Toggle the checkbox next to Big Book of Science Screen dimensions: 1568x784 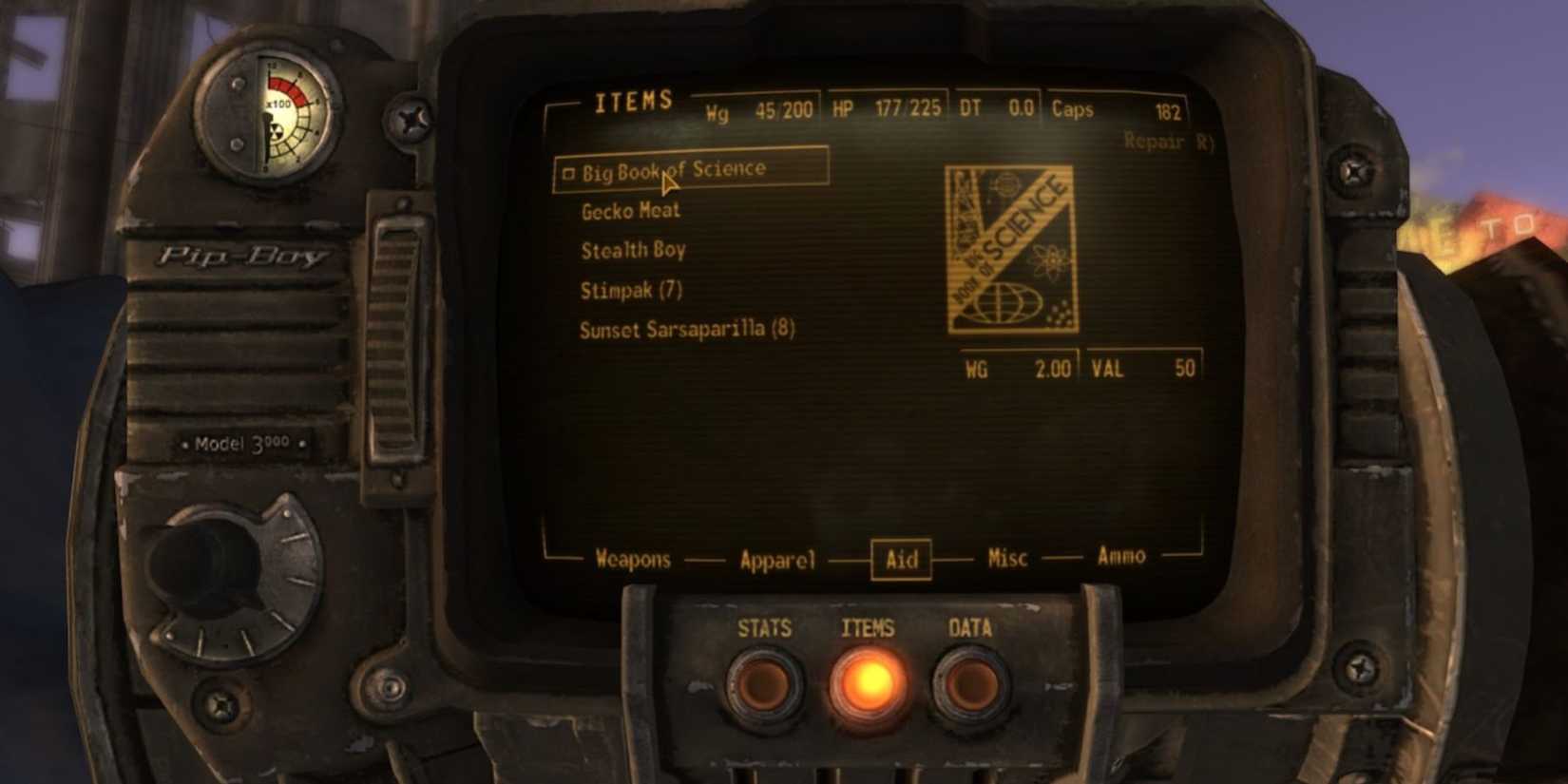pyautogui.click(x=569, y=172)
